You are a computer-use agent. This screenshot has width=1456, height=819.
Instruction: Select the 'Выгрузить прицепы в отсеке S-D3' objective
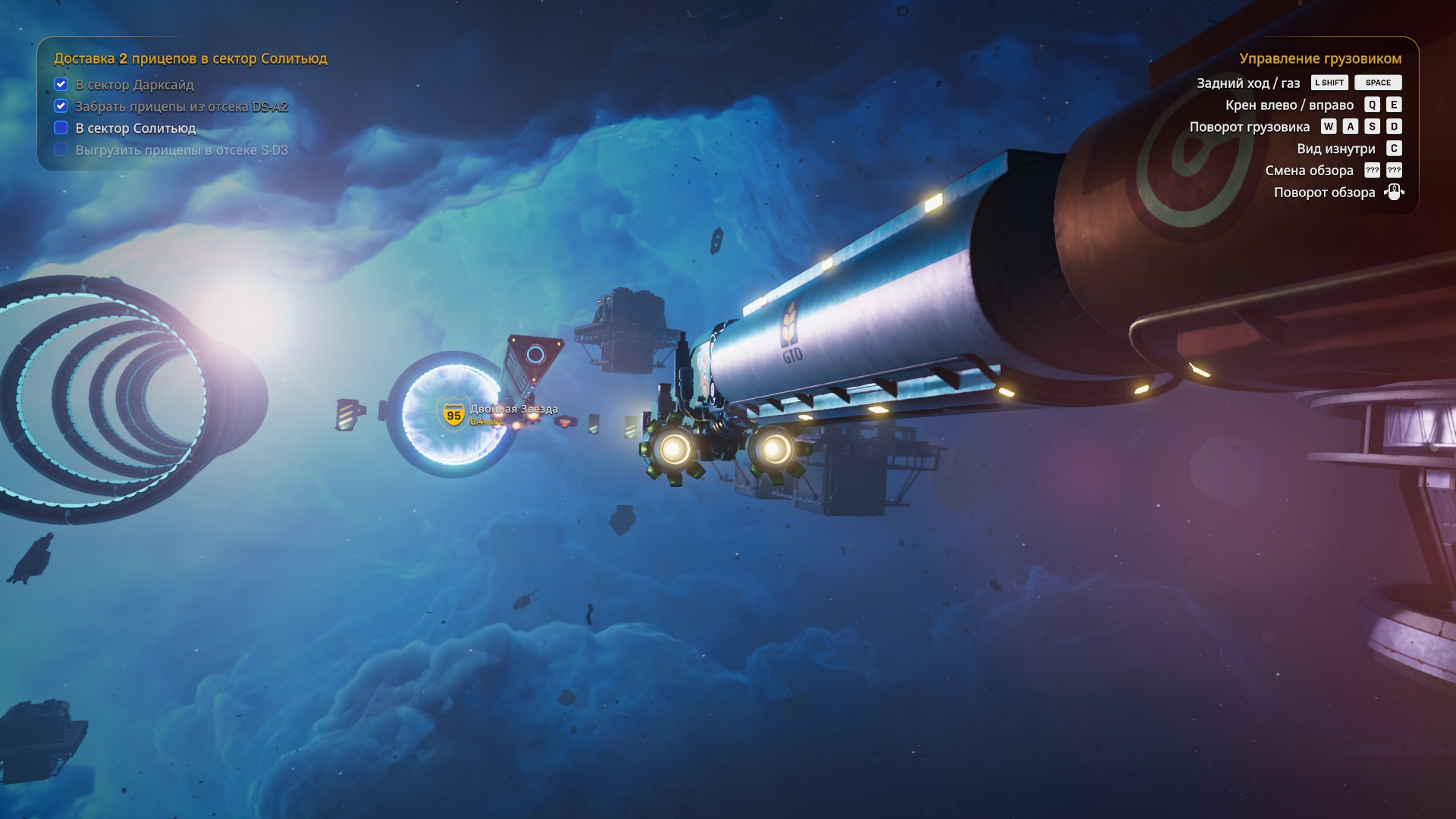pyautogui.click(x=181, y=150)
